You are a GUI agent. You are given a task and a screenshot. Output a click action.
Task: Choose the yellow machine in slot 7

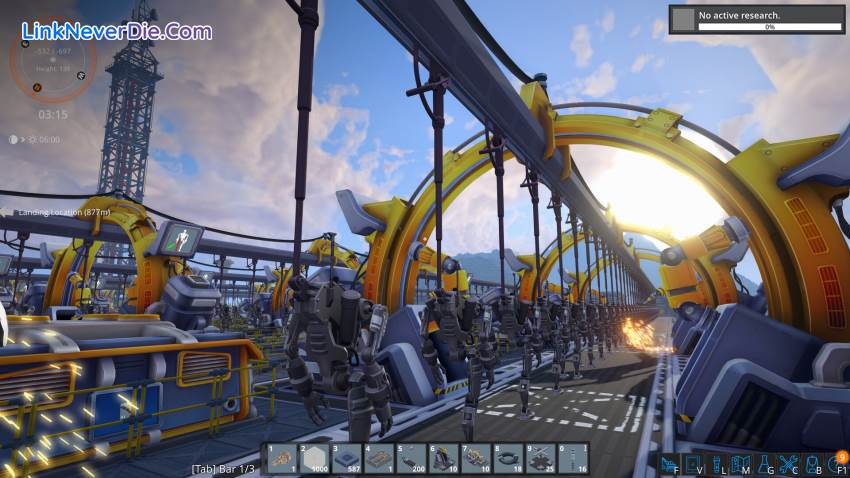pos(476,458)
